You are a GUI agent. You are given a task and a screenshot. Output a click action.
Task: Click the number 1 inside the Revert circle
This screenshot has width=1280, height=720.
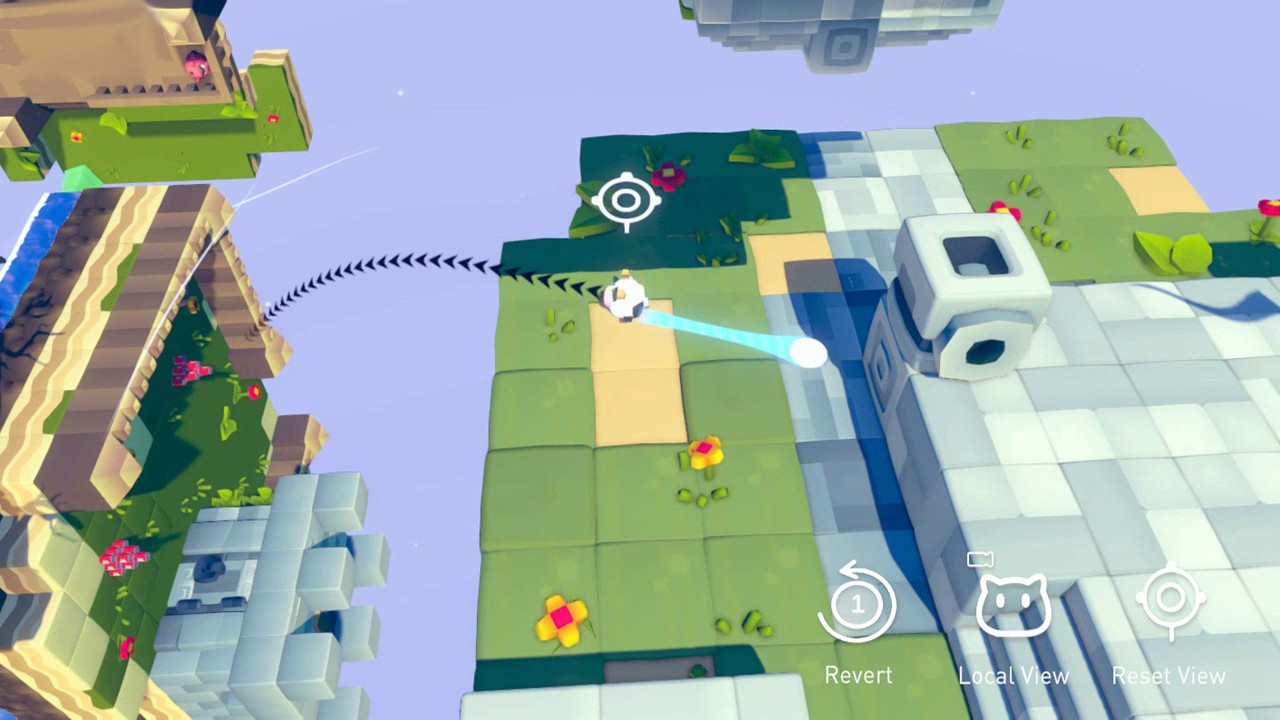click(856, 603)
